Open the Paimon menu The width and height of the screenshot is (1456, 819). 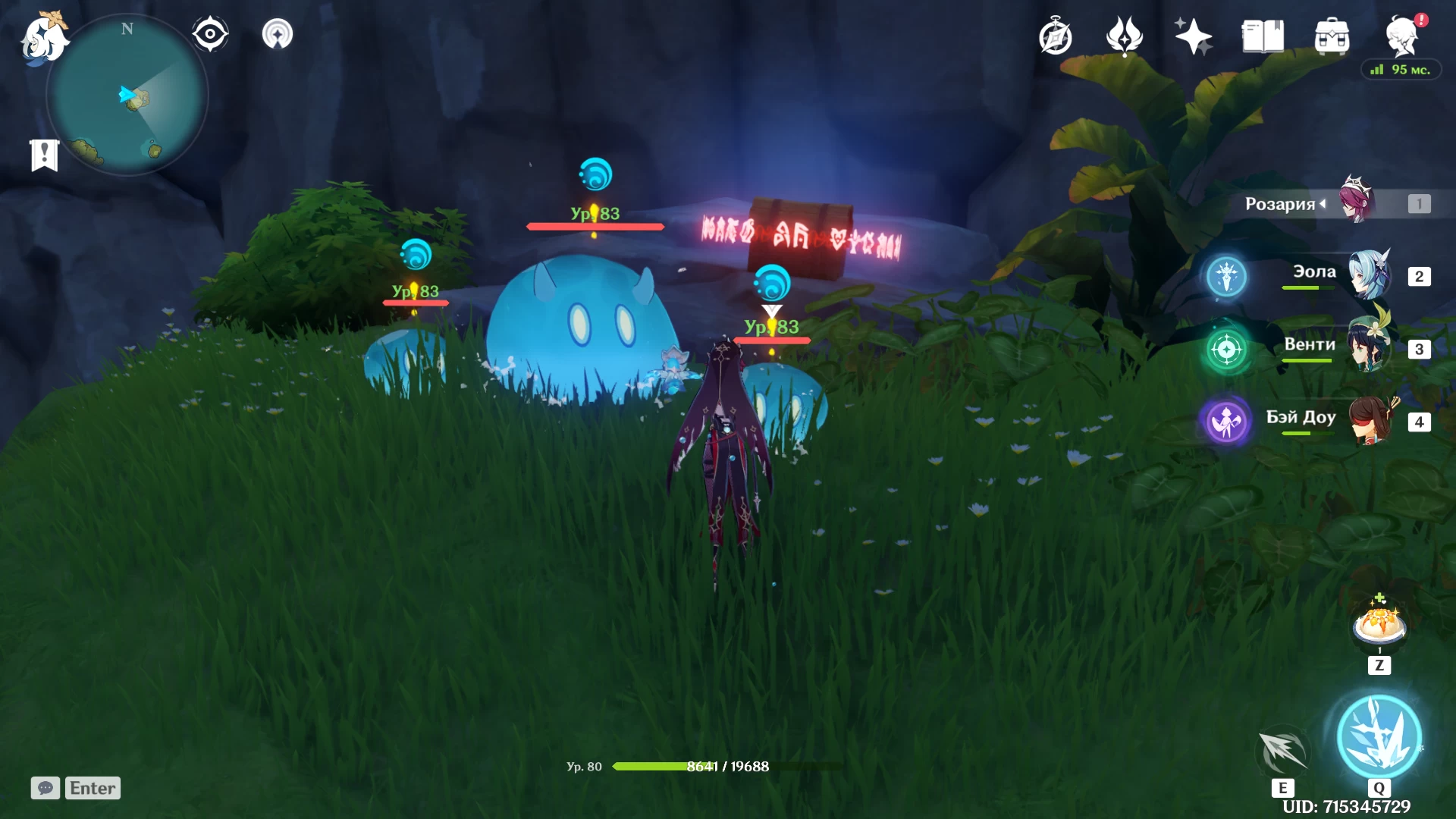tap(43, 38)
